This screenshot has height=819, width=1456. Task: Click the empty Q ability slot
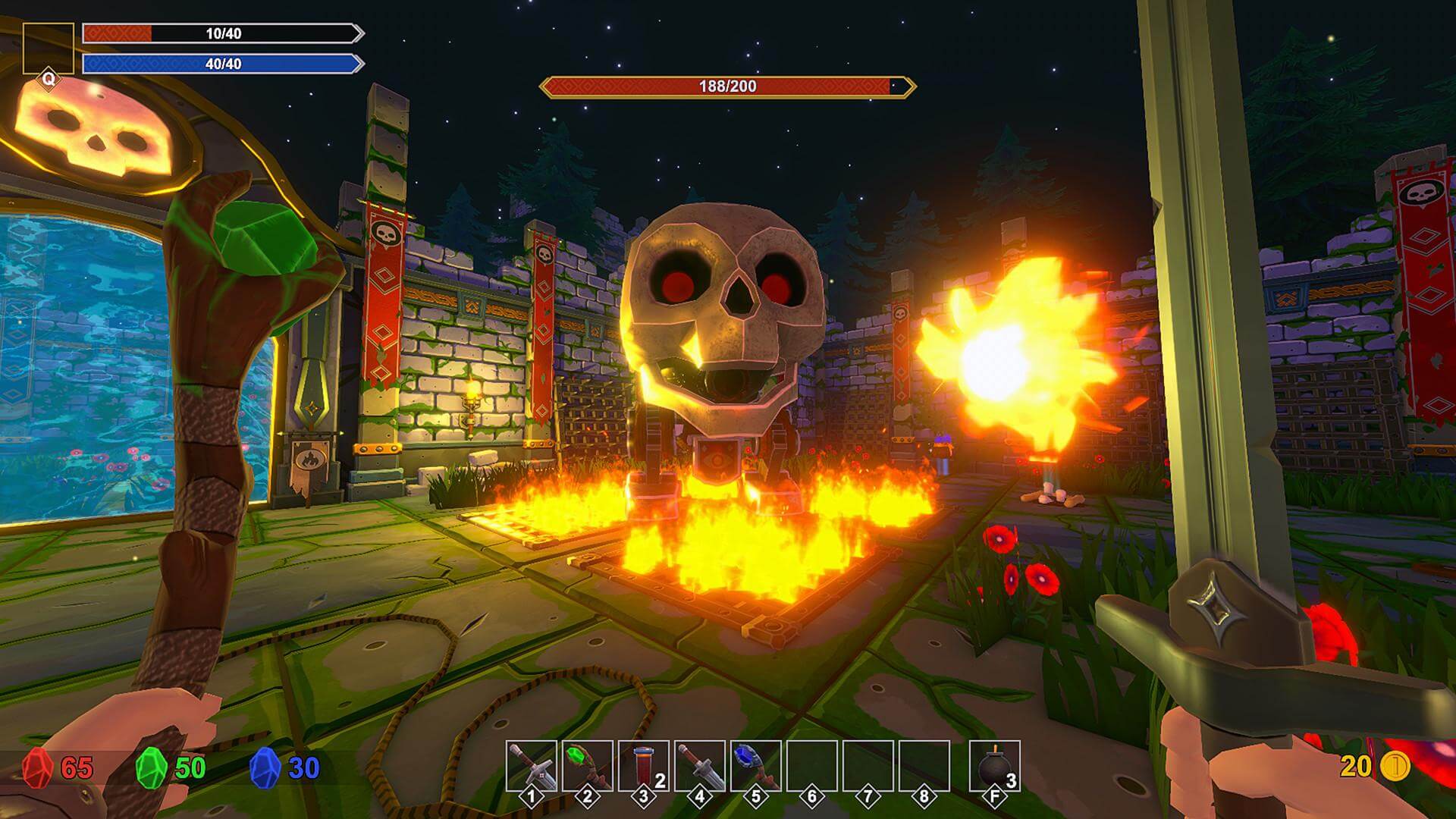[x=48, y=49]
